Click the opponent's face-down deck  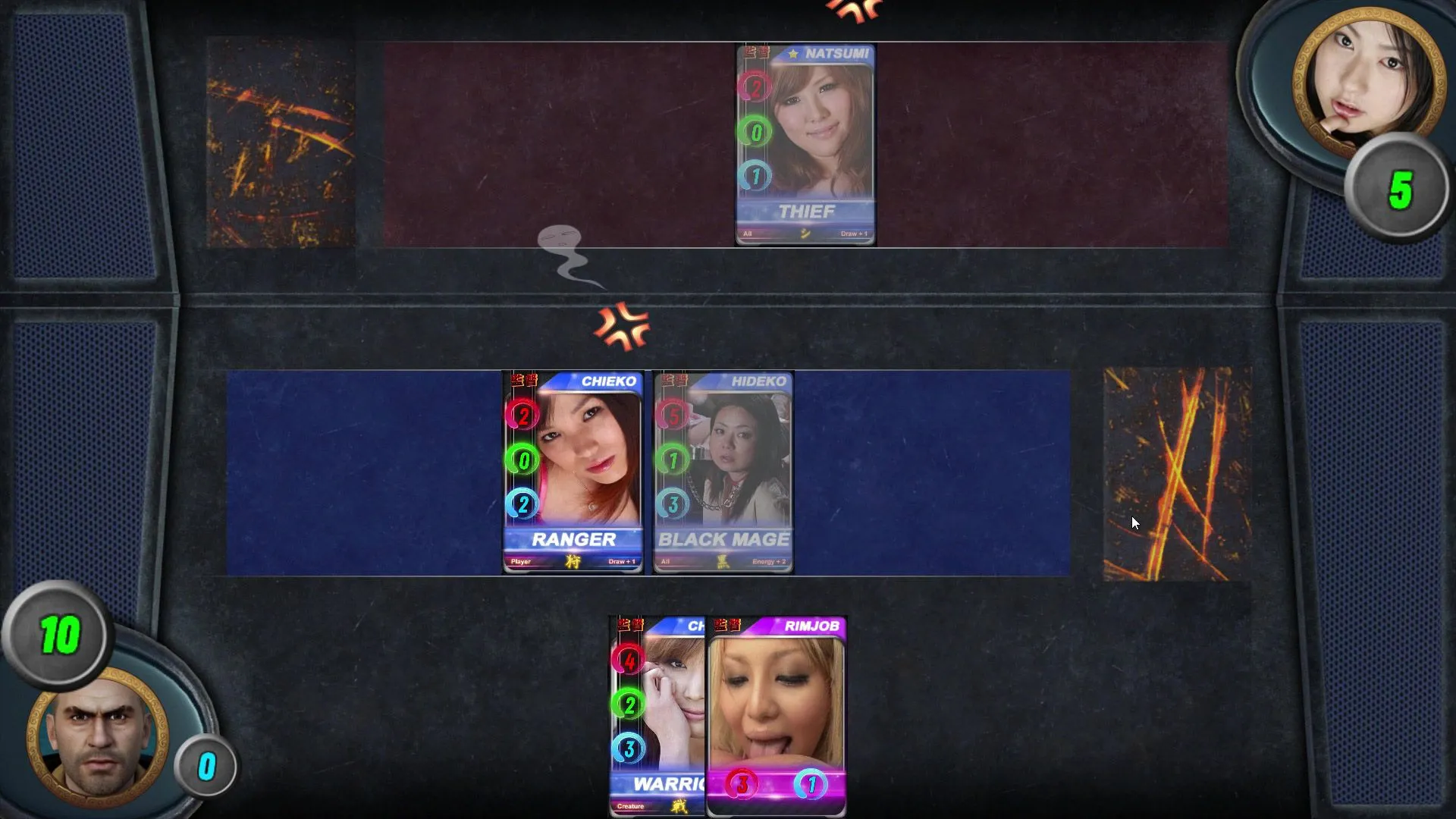pos(281,143)
